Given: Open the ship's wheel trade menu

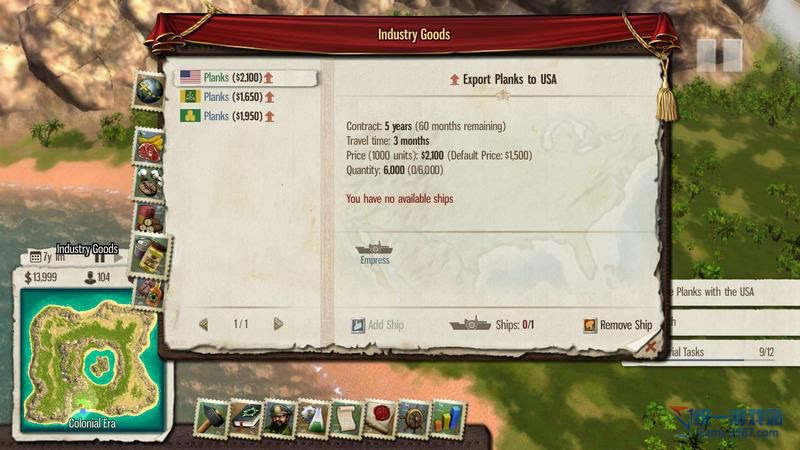Looking at the screenshot, I should pyautogui.click(x=414, y=418).
